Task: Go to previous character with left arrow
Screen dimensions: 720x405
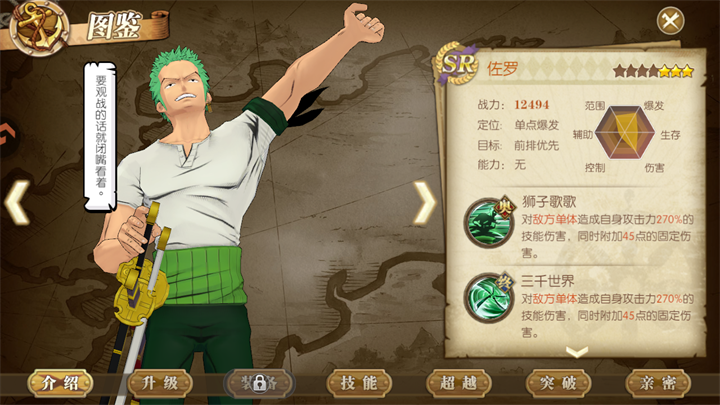Action: [17, 202]
